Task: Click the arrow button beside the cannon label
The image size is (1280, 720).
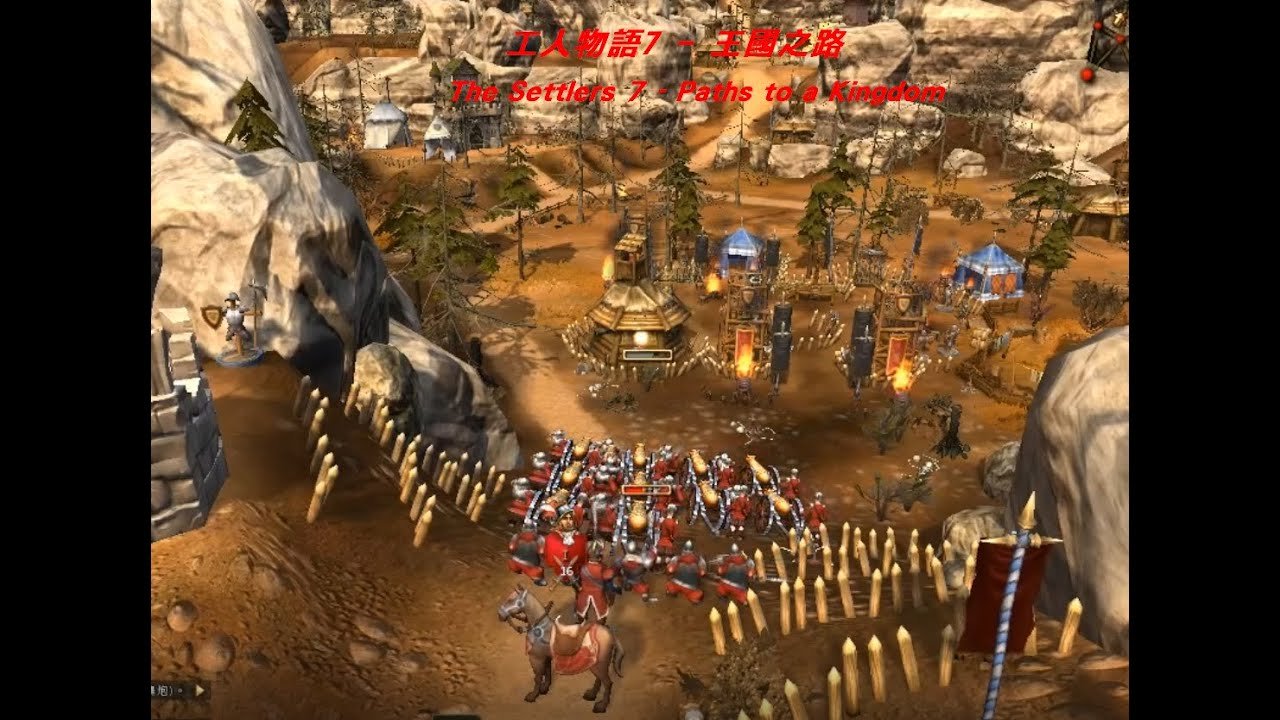Action: click(x=199, y=690)
